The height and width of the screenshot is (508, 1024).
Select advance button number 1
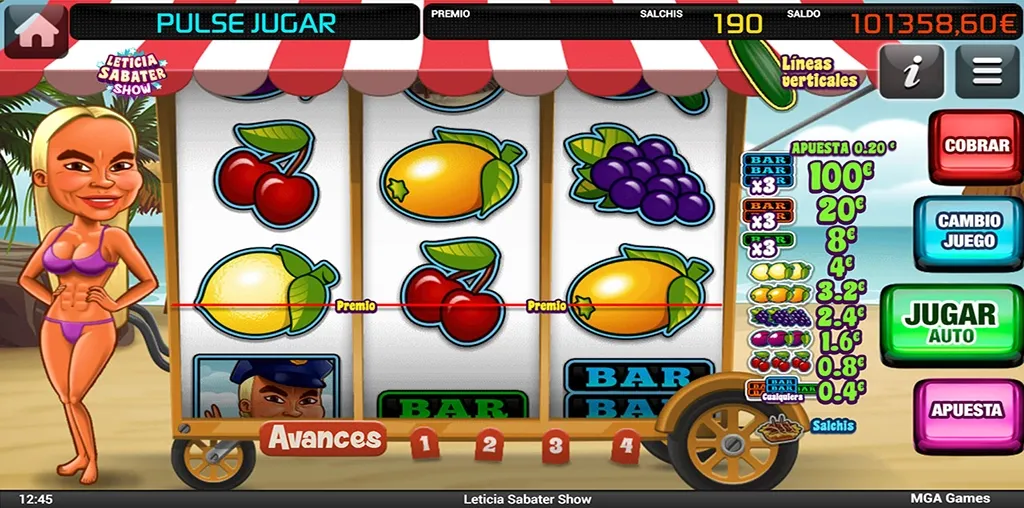click(x=425, y=443)
